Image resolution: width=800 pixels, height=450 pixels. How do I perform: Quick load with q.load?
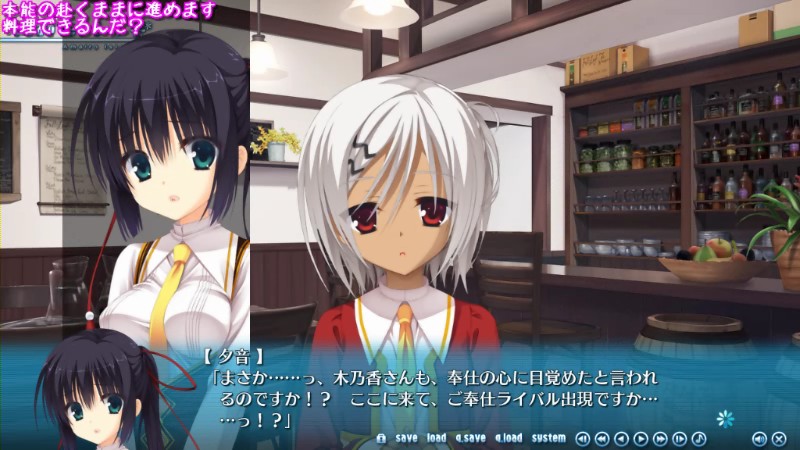coord(508,438)
